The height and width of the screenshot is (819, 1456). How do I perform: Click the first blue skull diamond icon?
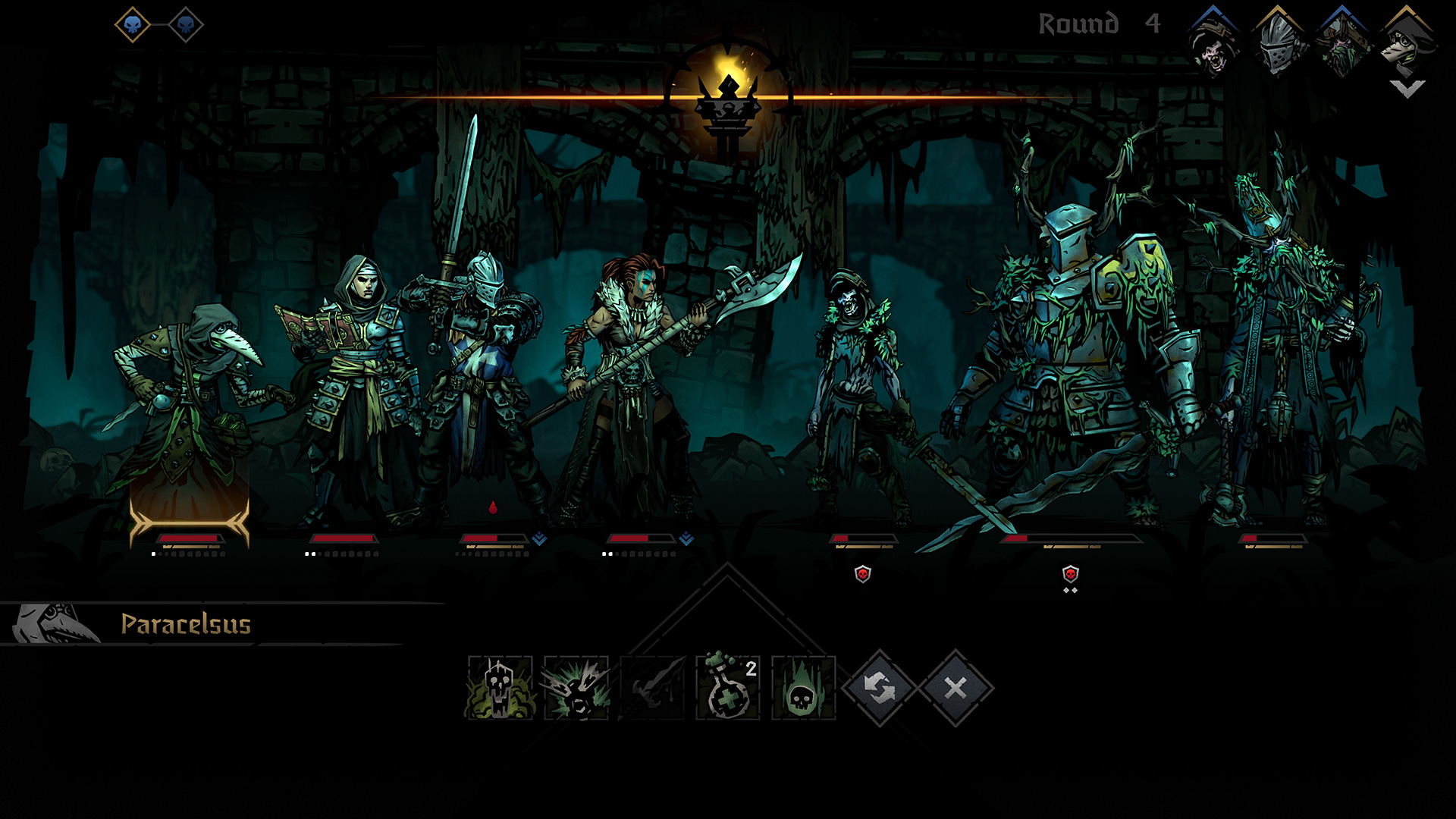point(133,25)
